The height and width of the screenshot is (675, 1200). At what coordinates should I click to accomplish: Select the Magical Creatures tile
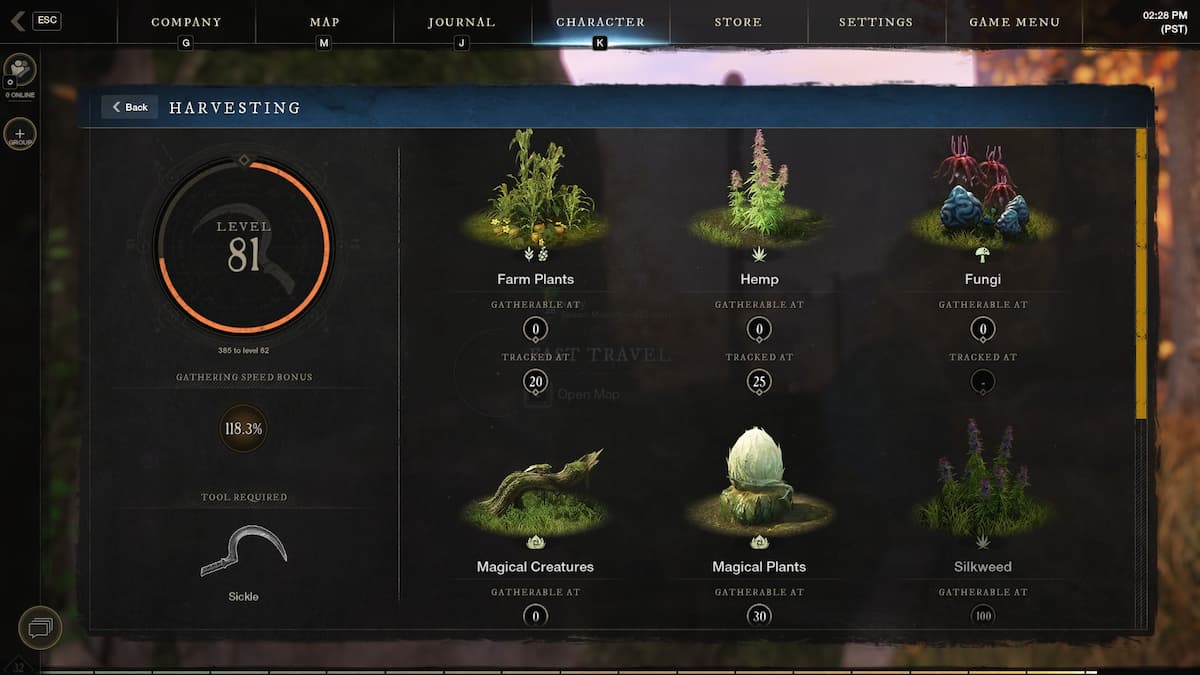(535, 490)
